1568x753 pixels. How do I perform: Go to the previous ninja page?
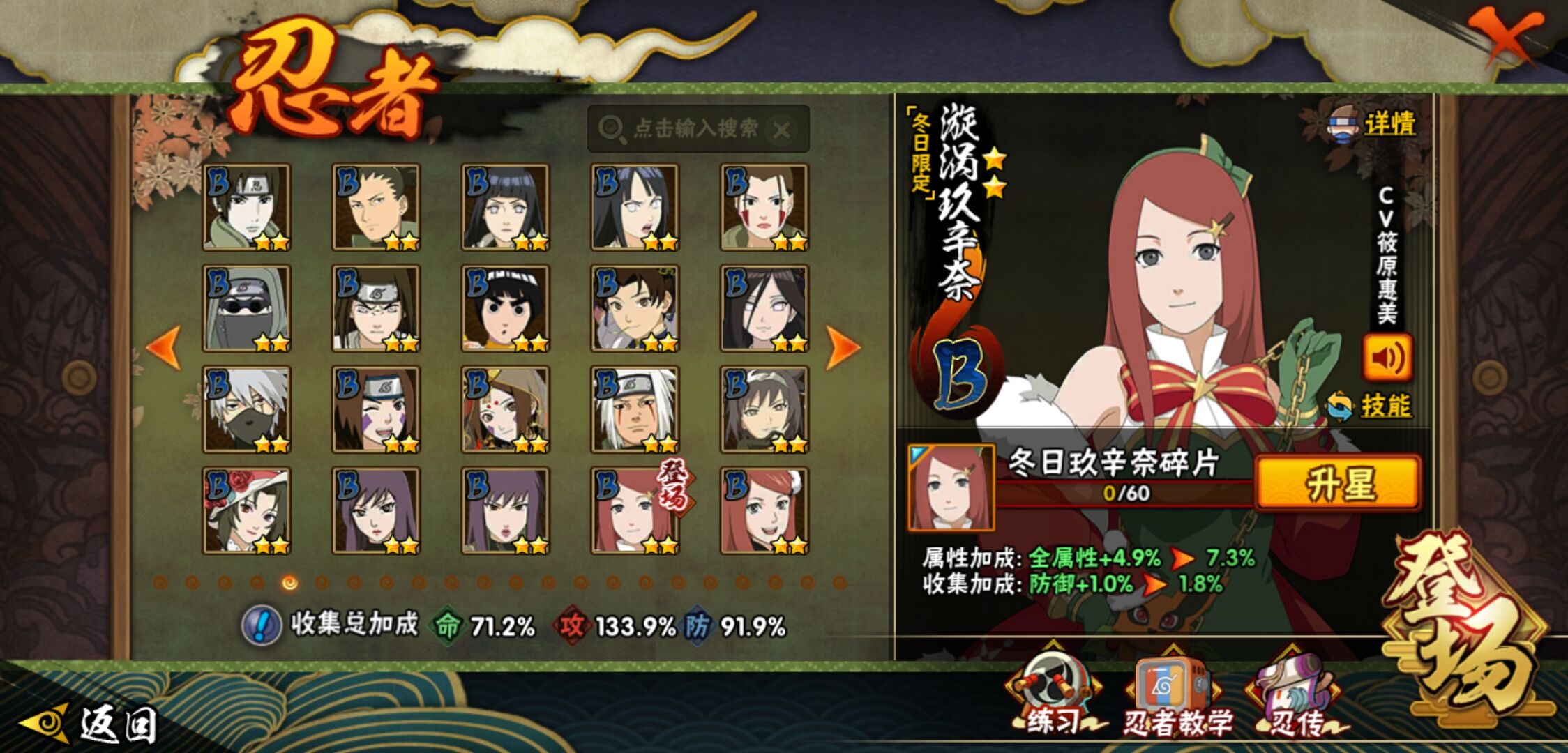[x=165, y=347]
